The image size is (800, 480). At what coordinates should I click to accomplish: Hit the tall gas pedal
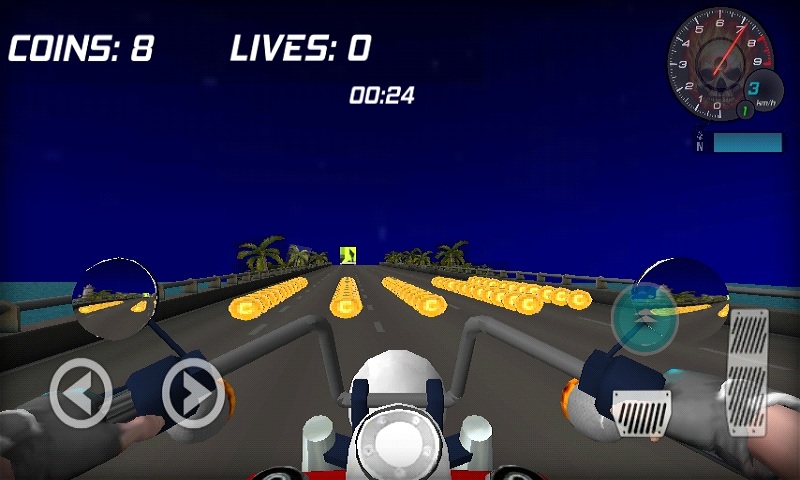point(748,372)
